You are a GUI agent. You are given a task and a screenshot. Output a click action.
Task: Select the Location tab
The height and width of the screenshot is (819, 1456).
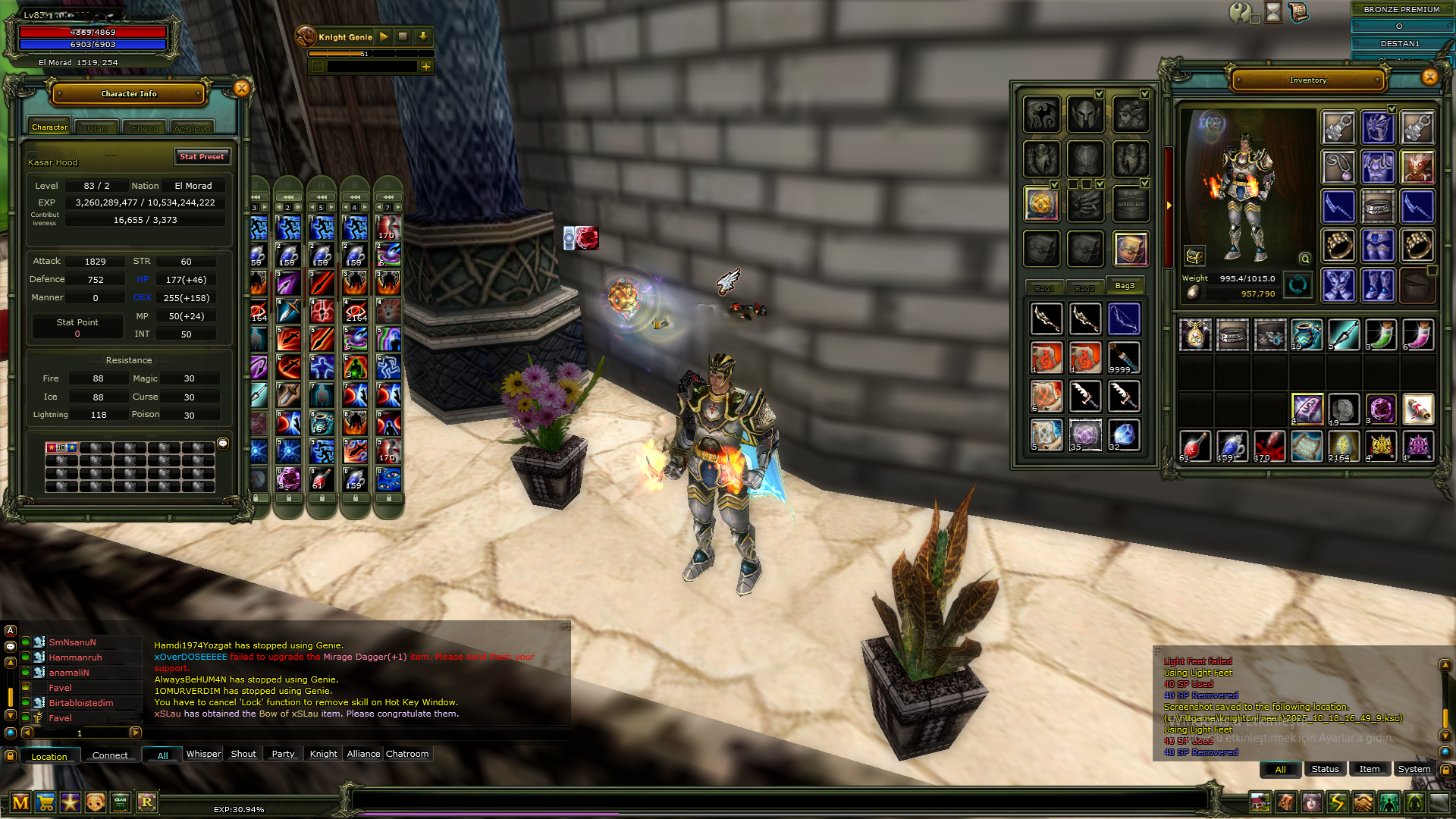[49, 756]
